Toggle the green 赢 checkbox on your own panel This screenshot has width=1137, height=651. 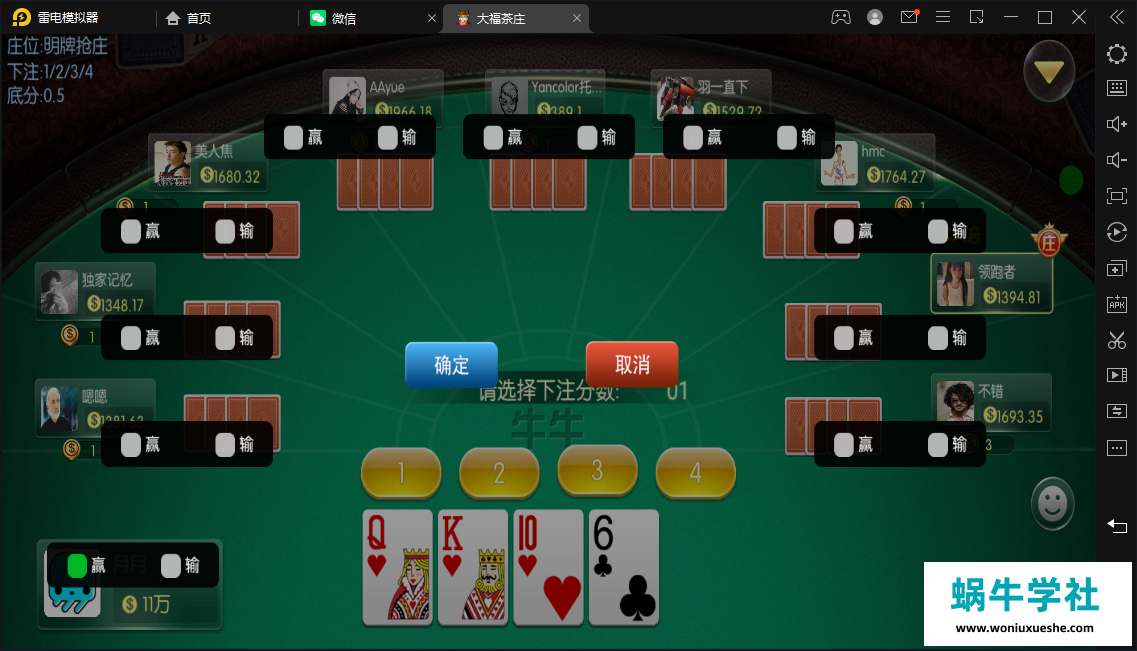[x=77, y=566]
